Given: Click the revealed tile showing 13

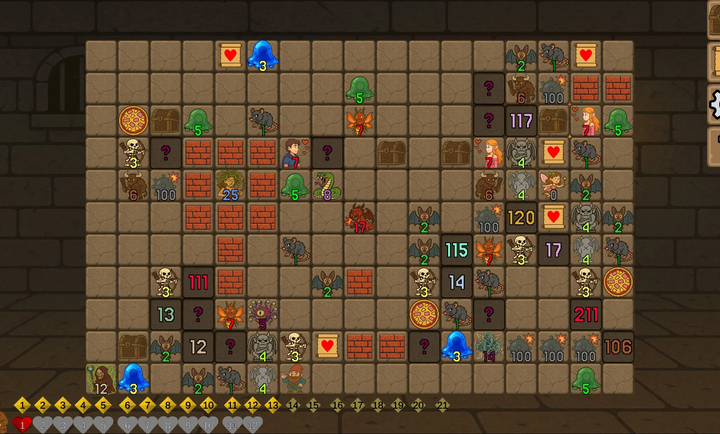Looking at the screenshot, I should [x=166, y=315].
